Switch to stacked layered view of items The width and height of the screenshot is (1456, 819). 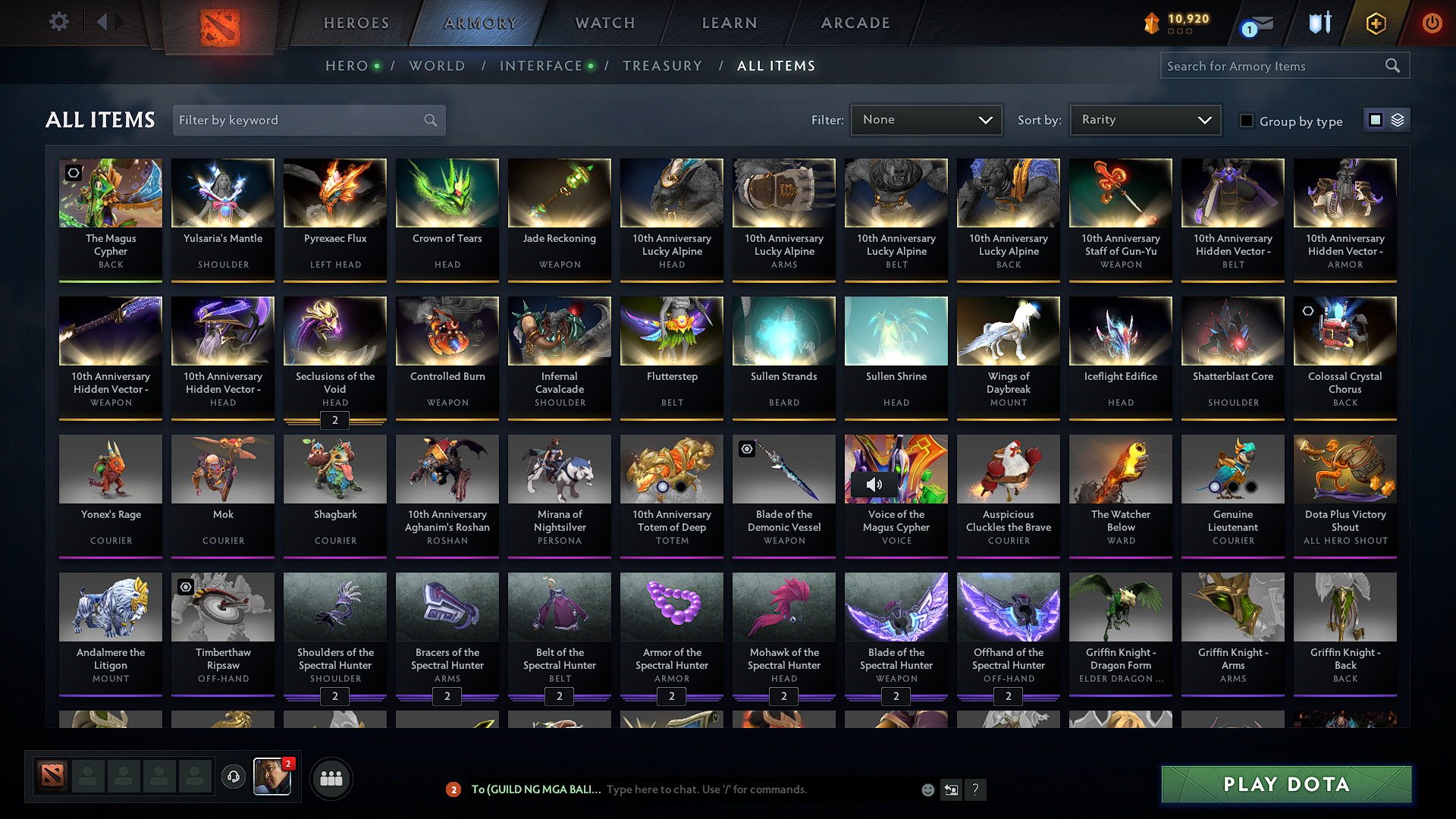tap(1398, 120)
